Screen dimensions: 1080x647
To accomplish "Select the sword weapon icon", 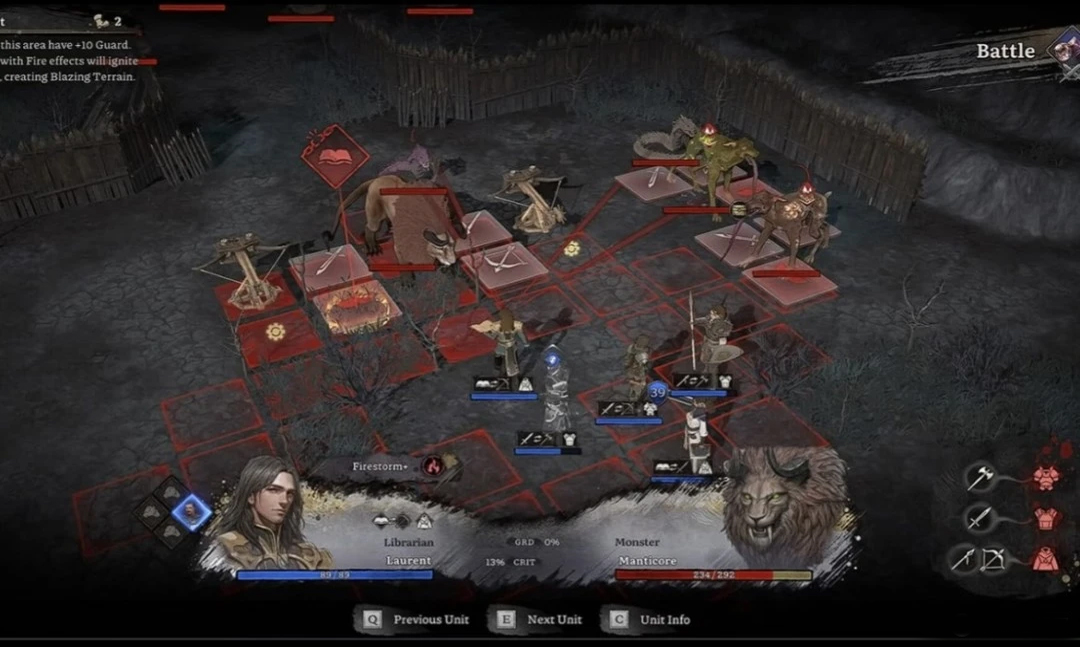I will (x=978, y=518).
